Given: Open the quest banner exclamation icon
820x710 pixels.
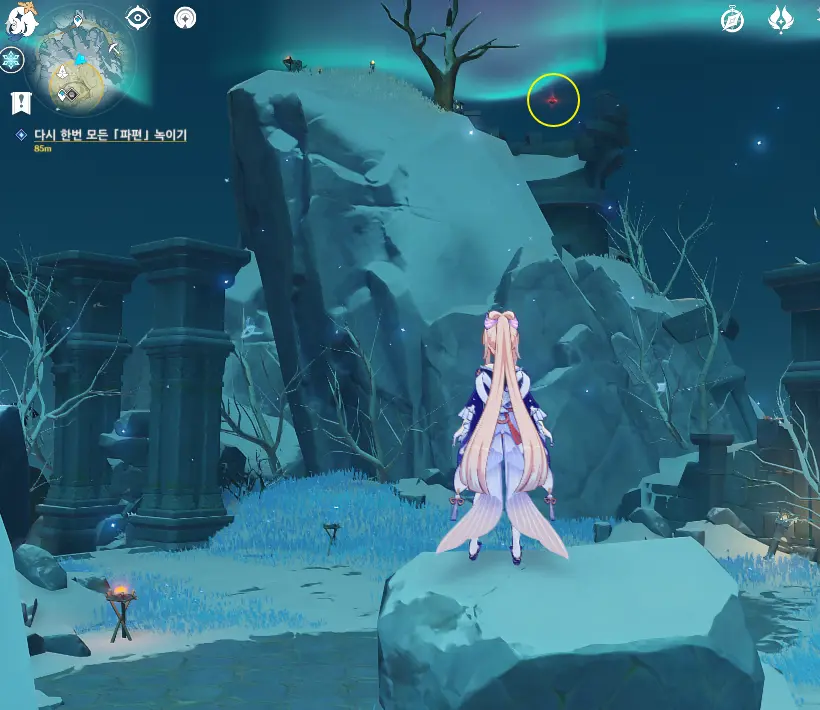Looking at the screenshot, I should [20, 101].
